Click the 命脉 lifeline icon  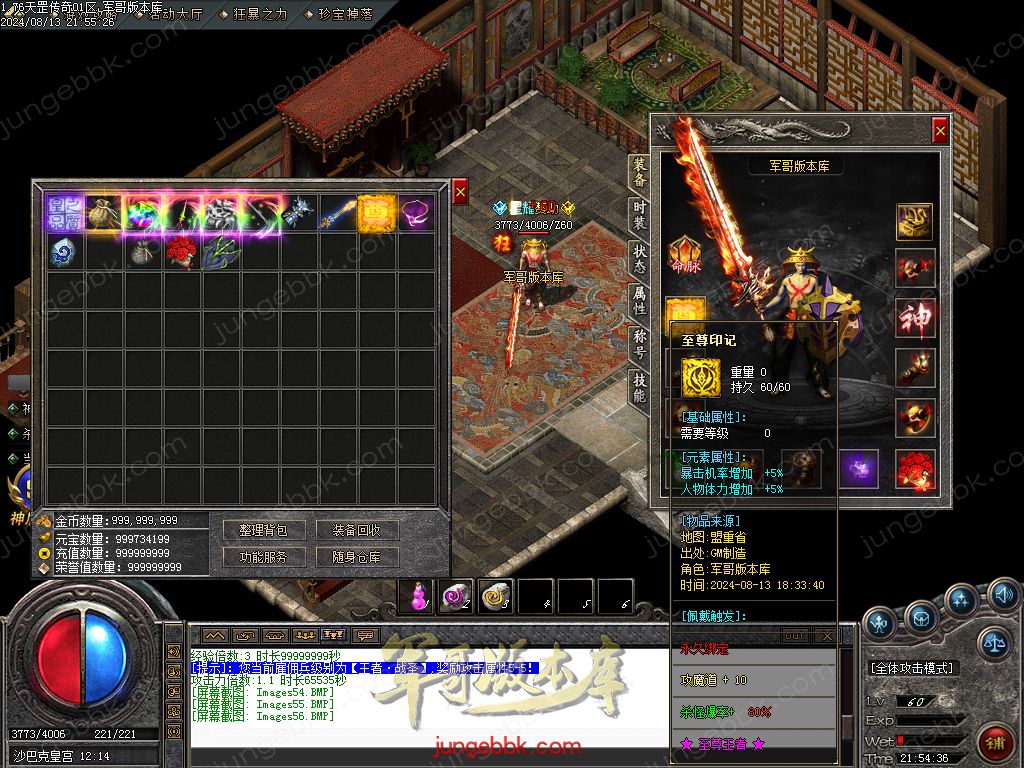point(685,254)
